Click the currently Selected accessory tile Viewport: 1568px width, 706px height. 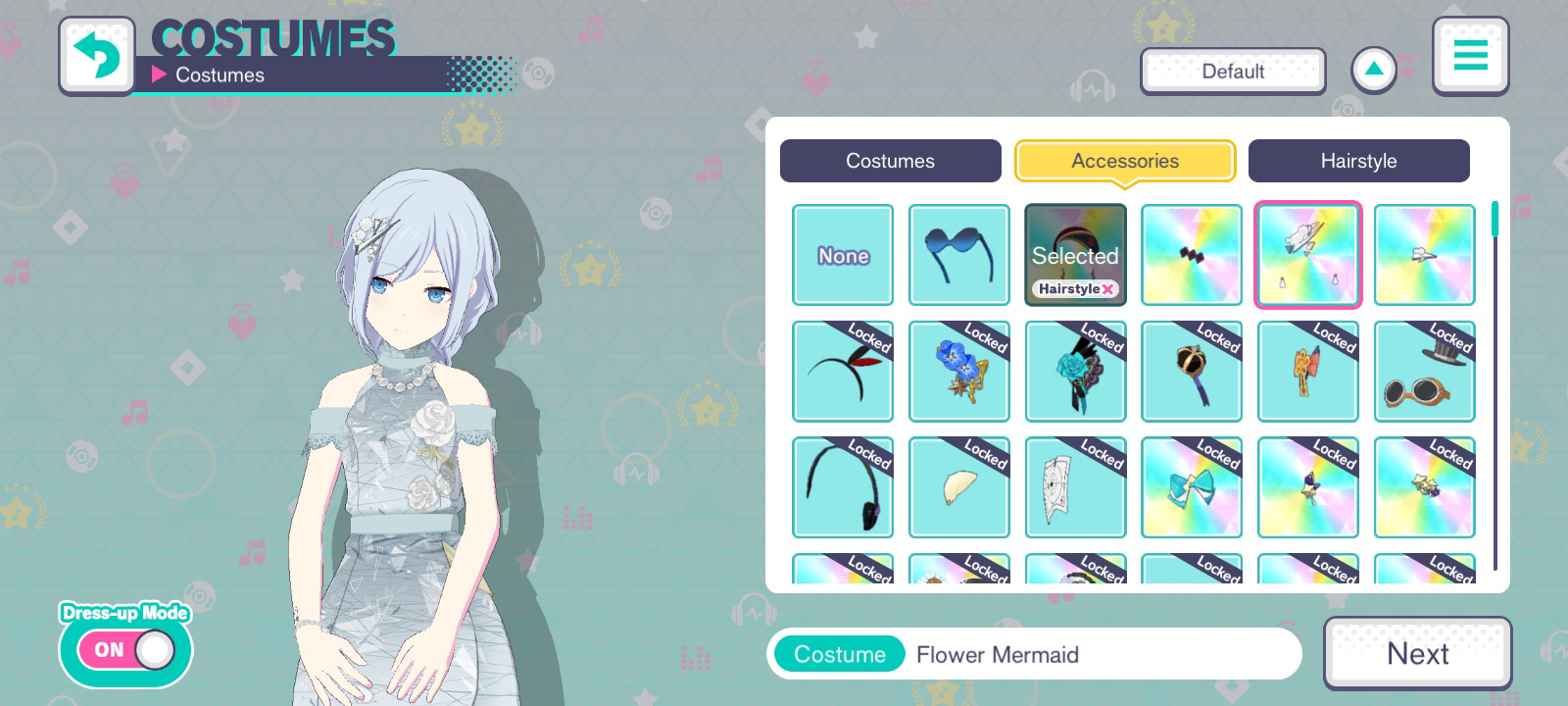1075,255
